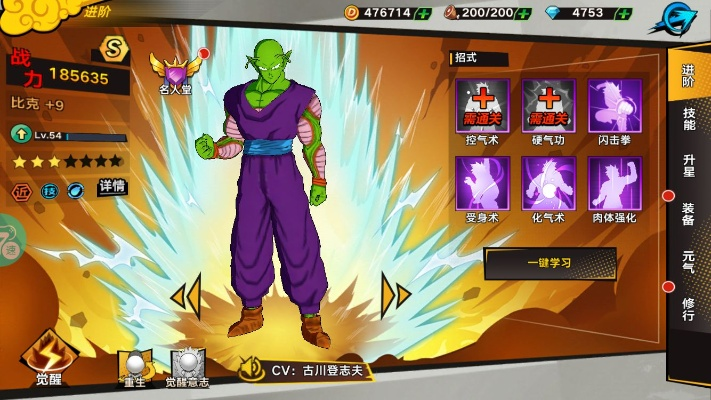Switch to the 升星 tab

click(689, 165)
